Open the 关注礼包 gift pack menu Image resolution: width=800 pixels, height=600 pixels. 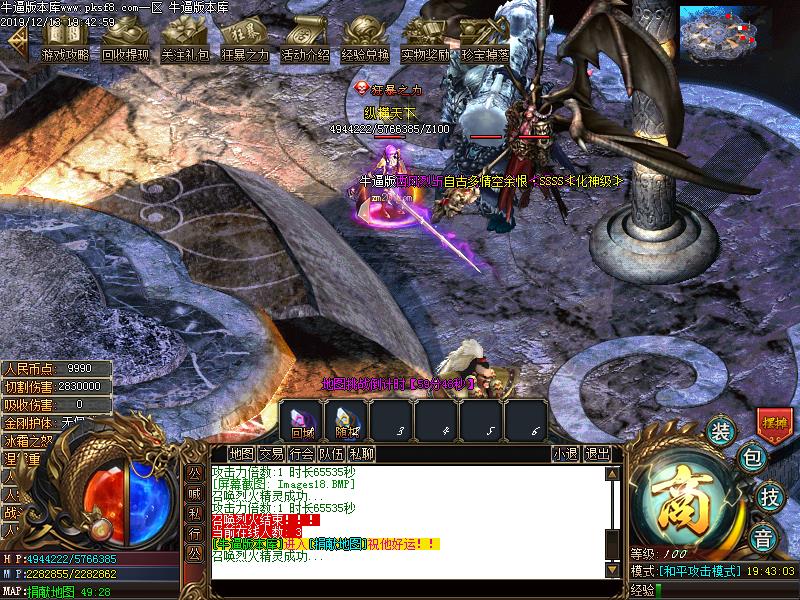tap(185, 42)
